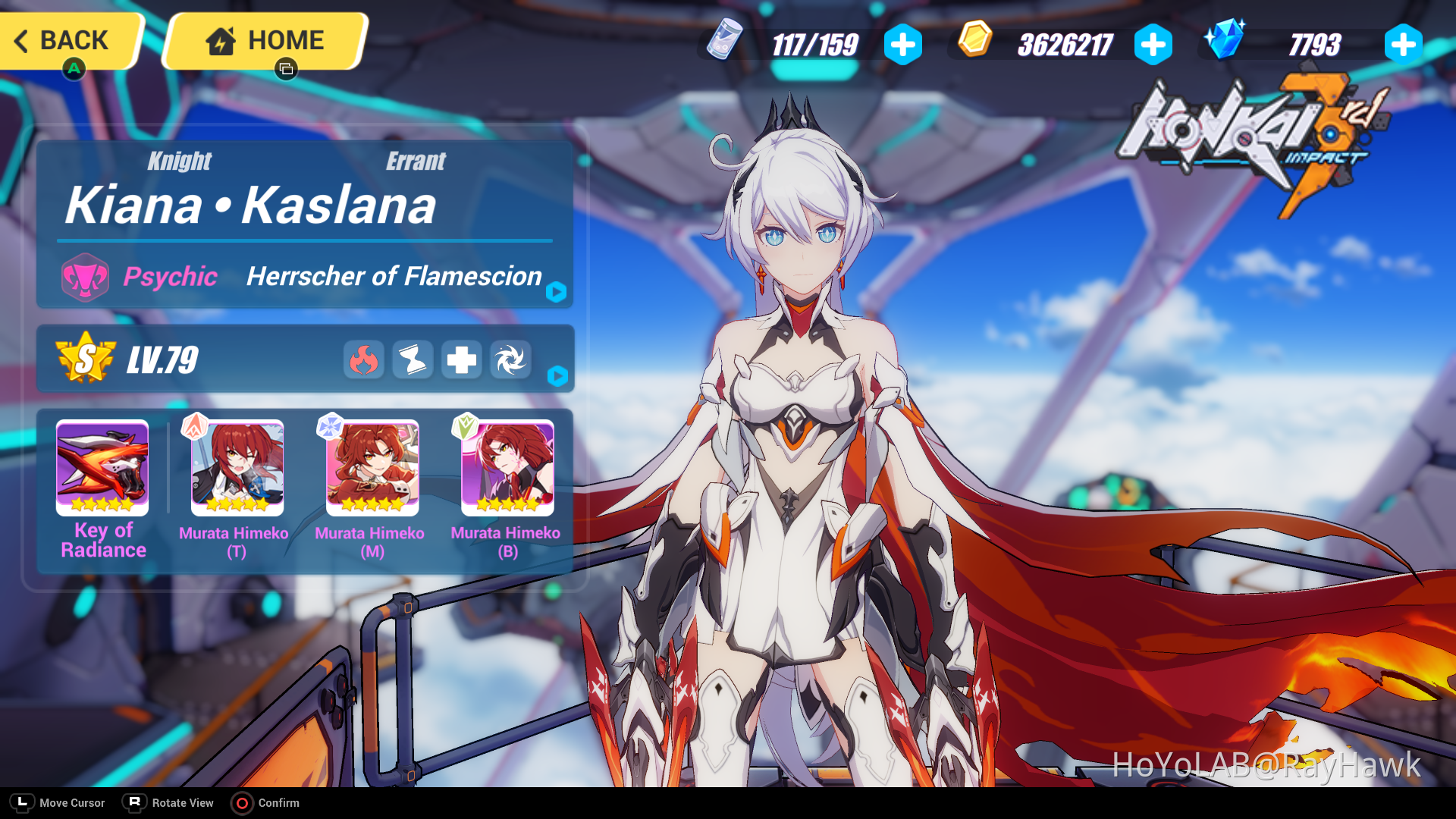This screenshot has width=1456, height=819.
Task: Select Murata Himeko (M) stigmata
Action: 372,468
